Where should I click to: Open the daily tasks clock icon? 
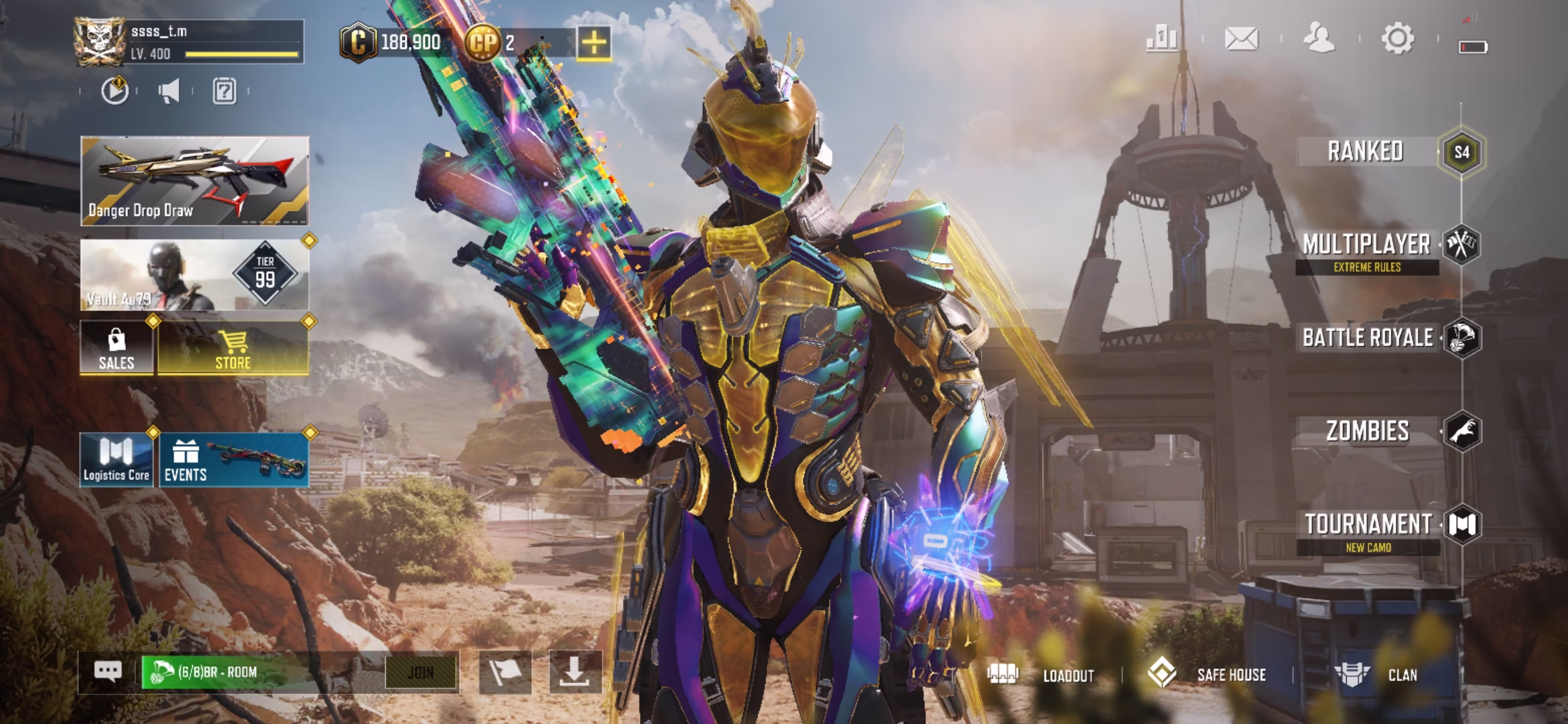[115, 93]
